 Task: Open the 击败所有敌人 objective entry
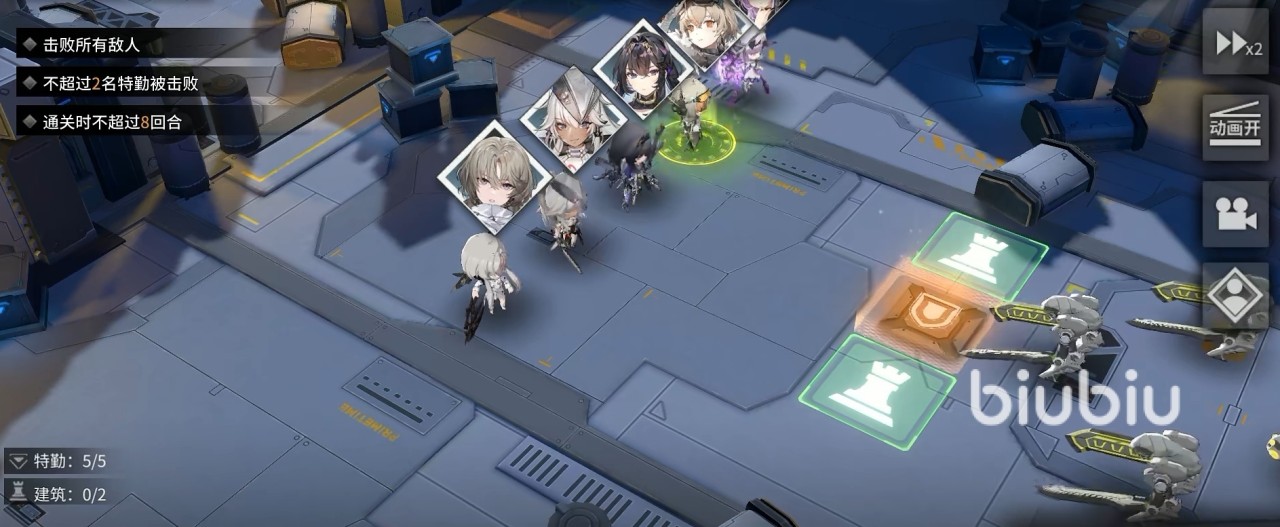coord(92,45)
